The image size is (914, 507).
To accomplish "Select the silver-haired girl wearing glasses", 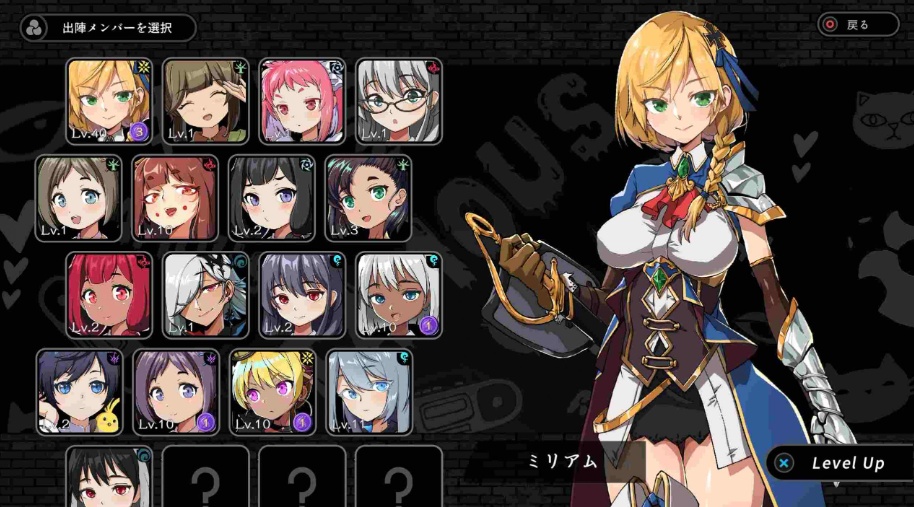I will coord(398,101).
